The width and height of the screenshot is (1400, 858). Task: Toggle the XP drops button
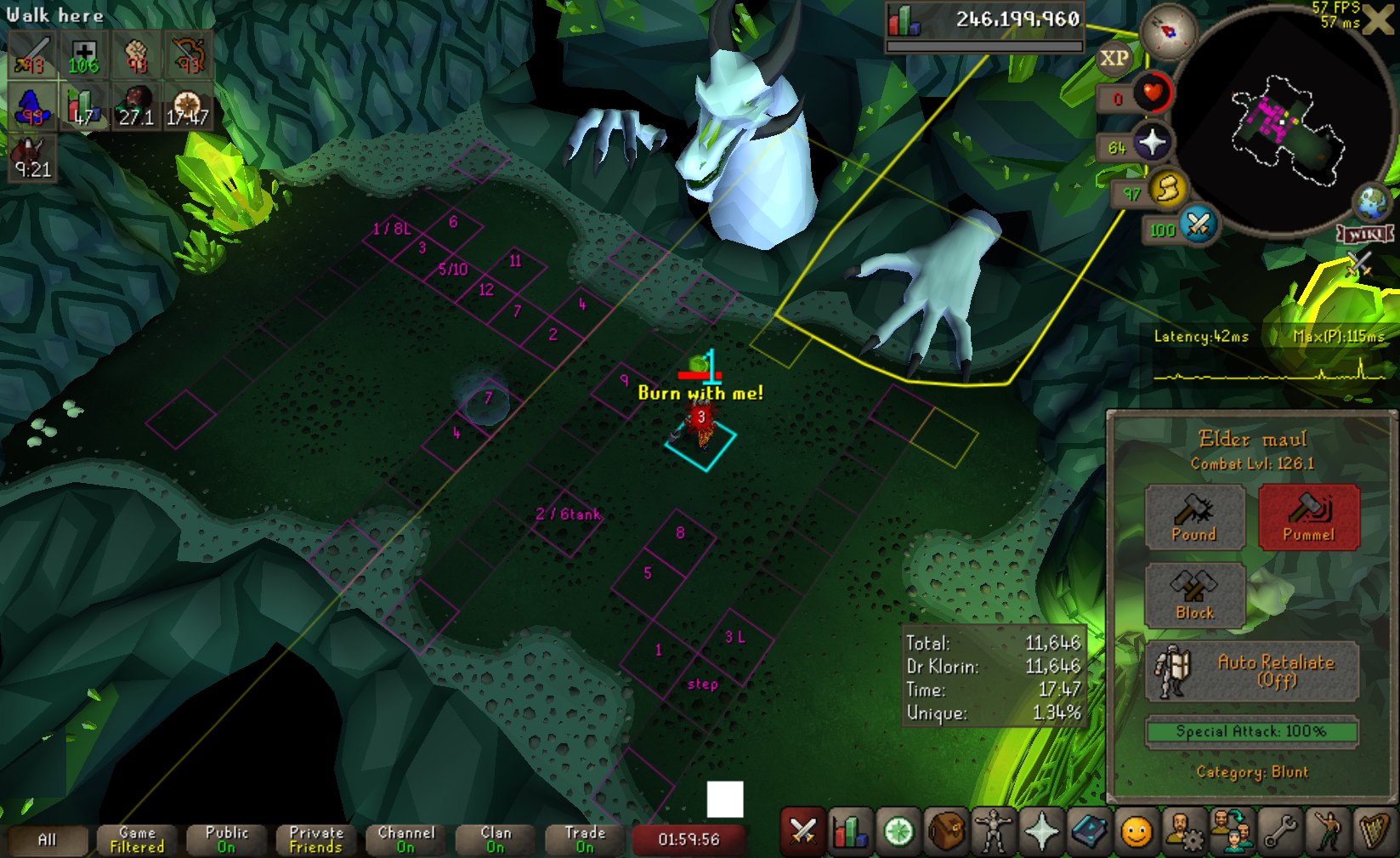click(x=1114, y=59)
